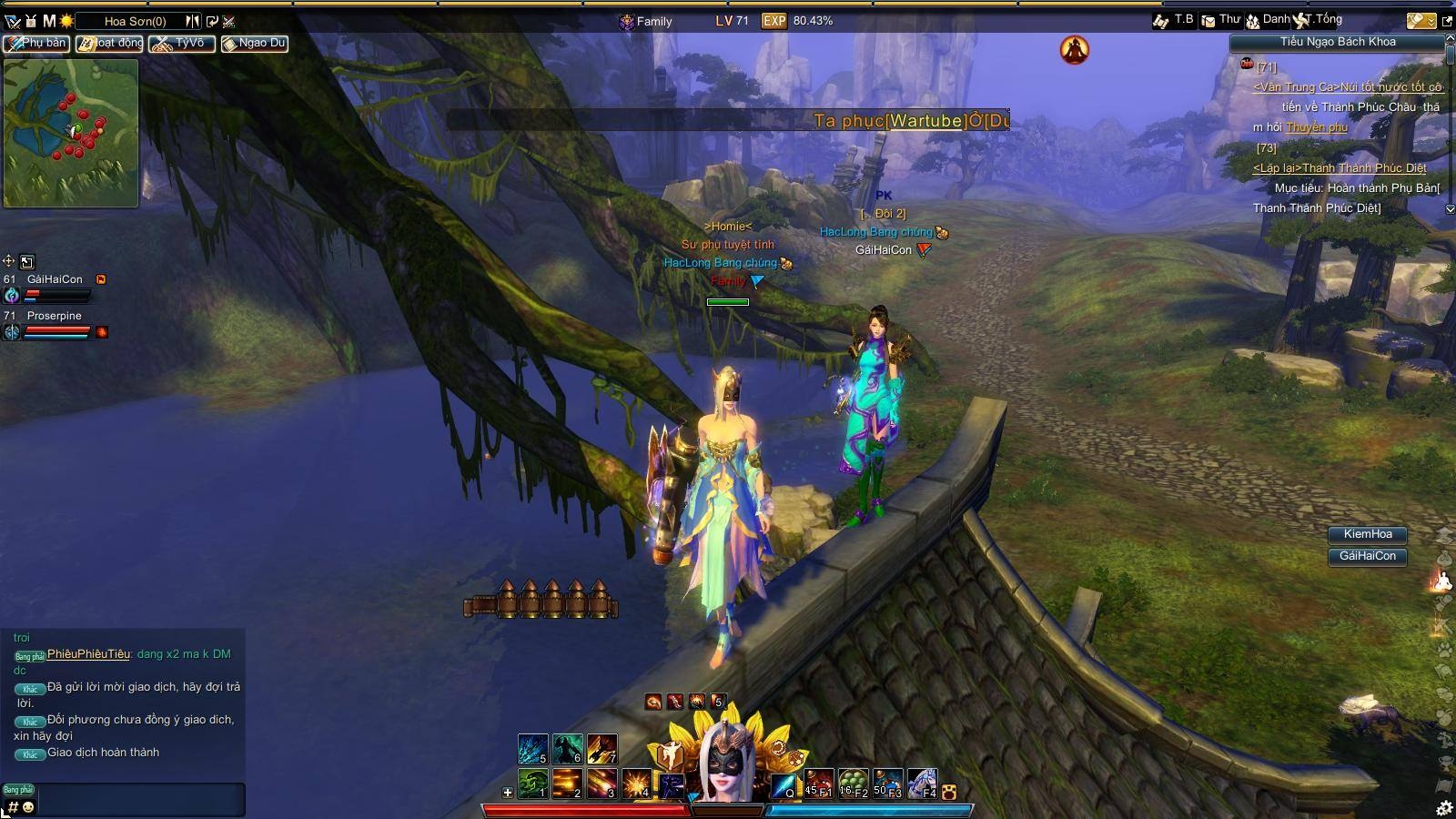This screenshot has height=819, width=1456.
Task: Summon the white horse mount in slot F4
Action: (922, 784)
